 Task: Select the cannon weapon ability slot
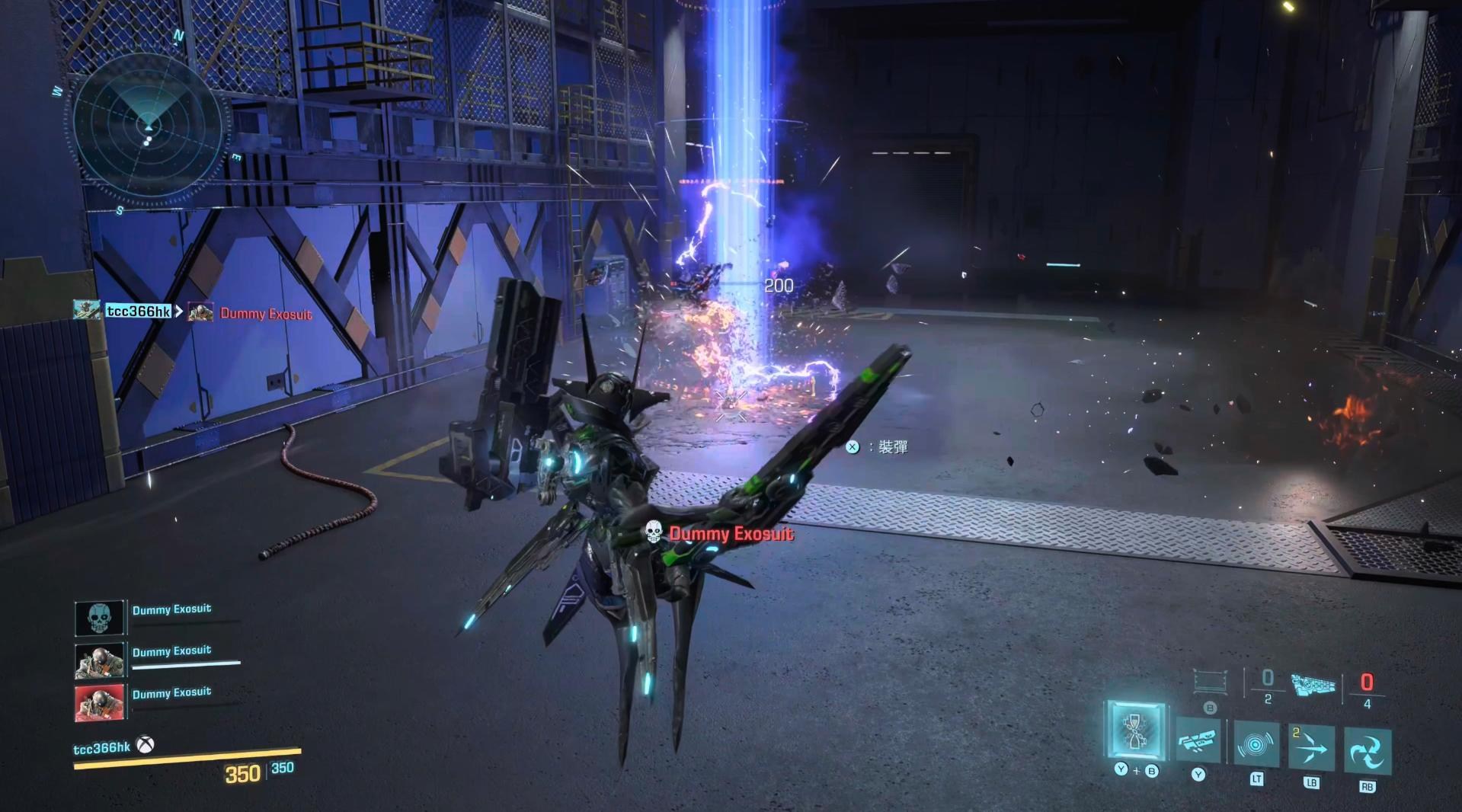tap(1198, 740)
